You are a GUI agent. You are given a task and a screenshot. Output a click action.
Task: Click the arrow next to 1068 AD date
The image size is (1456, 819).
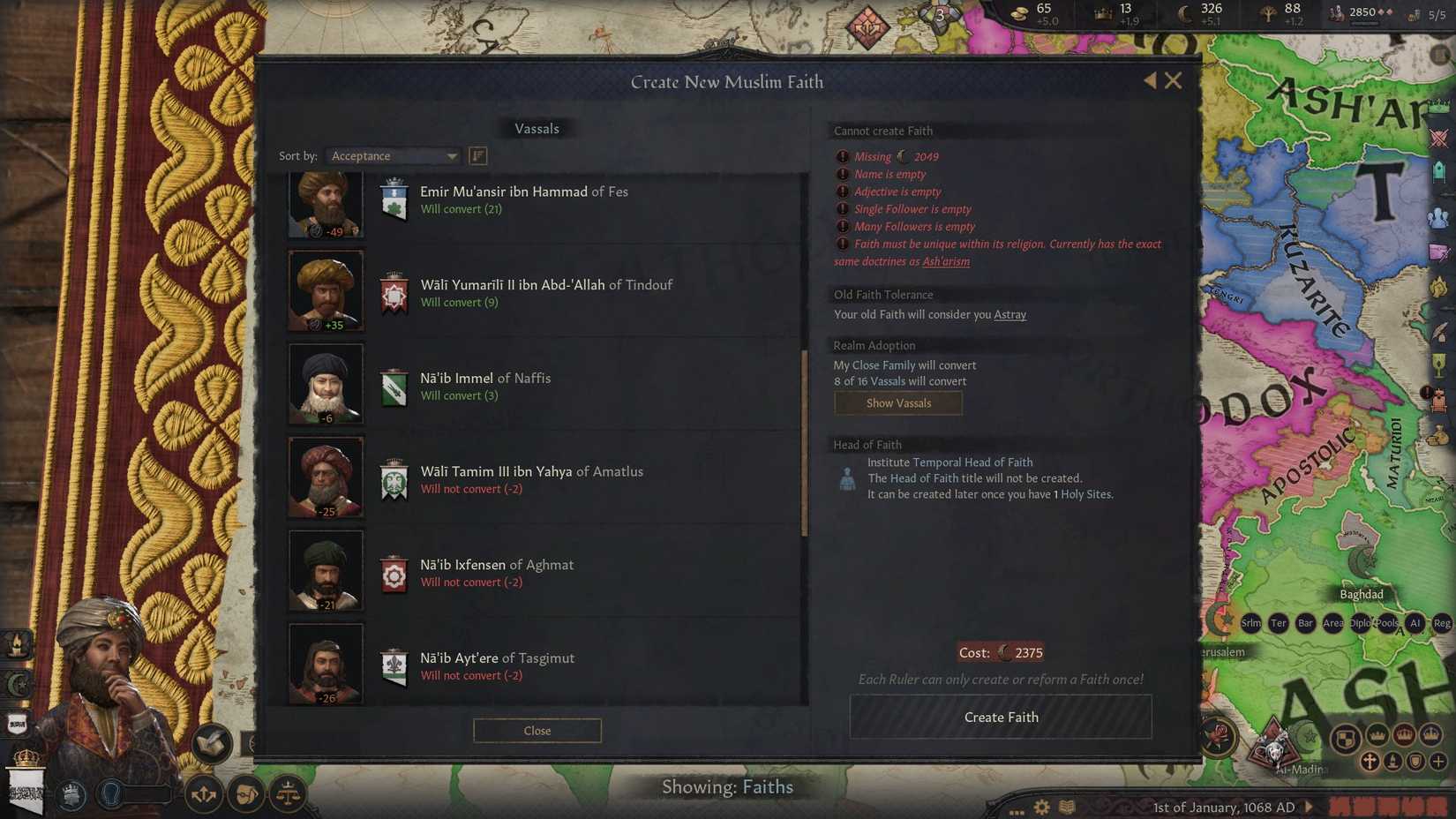[1306, 807]
